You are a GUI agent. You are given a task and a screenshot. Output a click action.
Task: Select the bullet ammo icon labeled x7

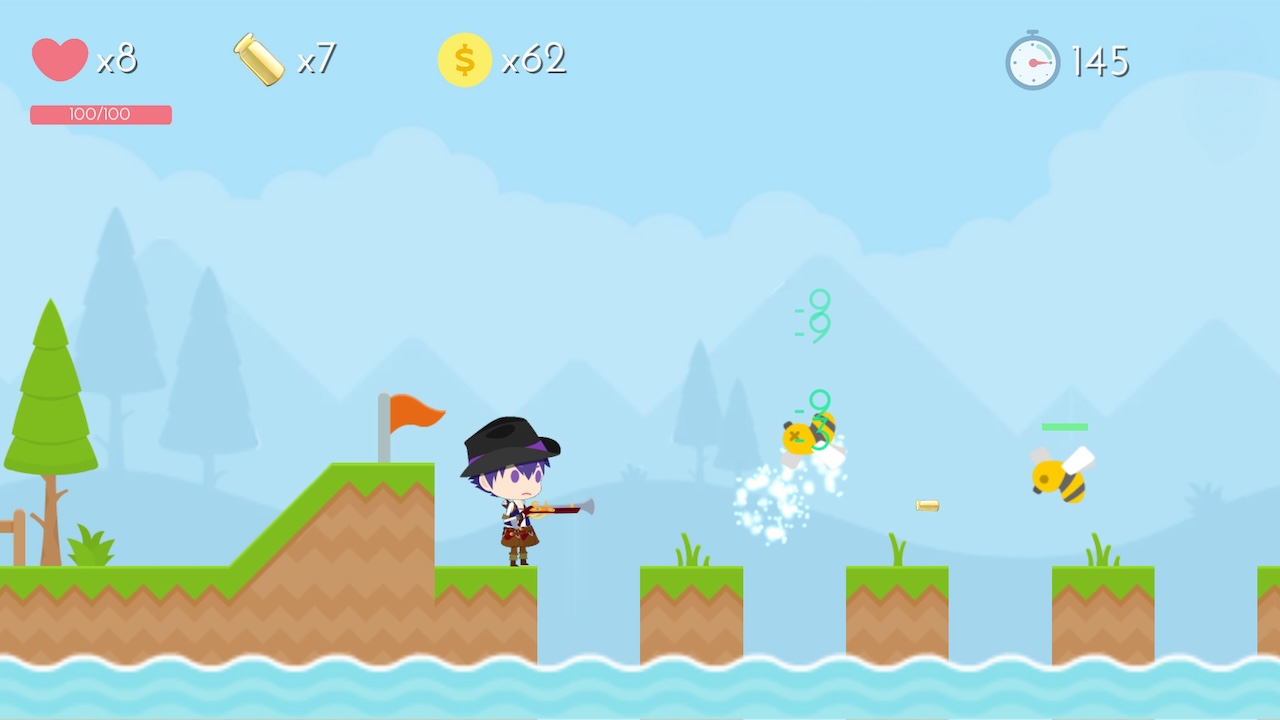[x=258, y=58]
